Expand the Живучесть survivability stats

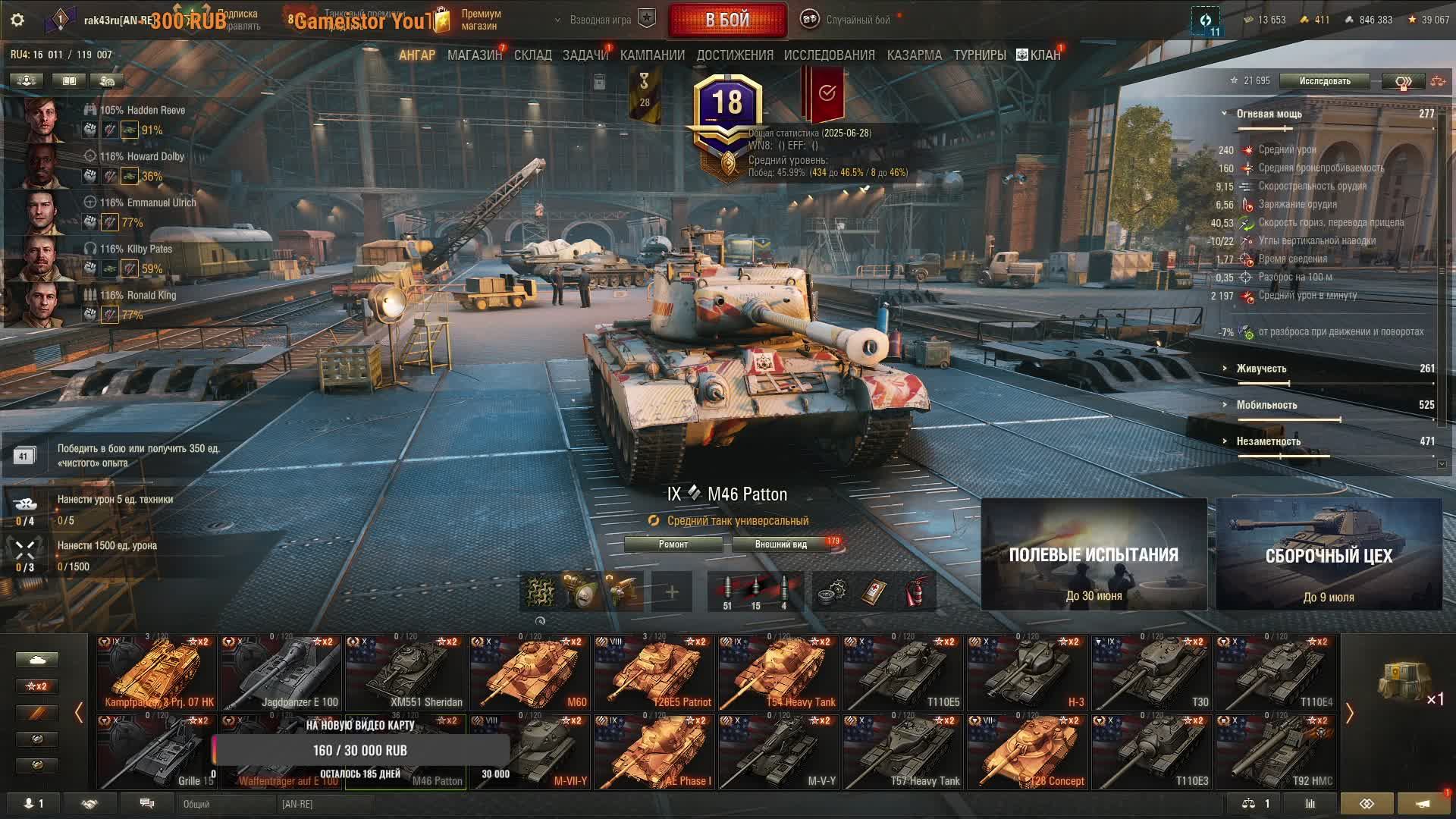coord(1261,369)
